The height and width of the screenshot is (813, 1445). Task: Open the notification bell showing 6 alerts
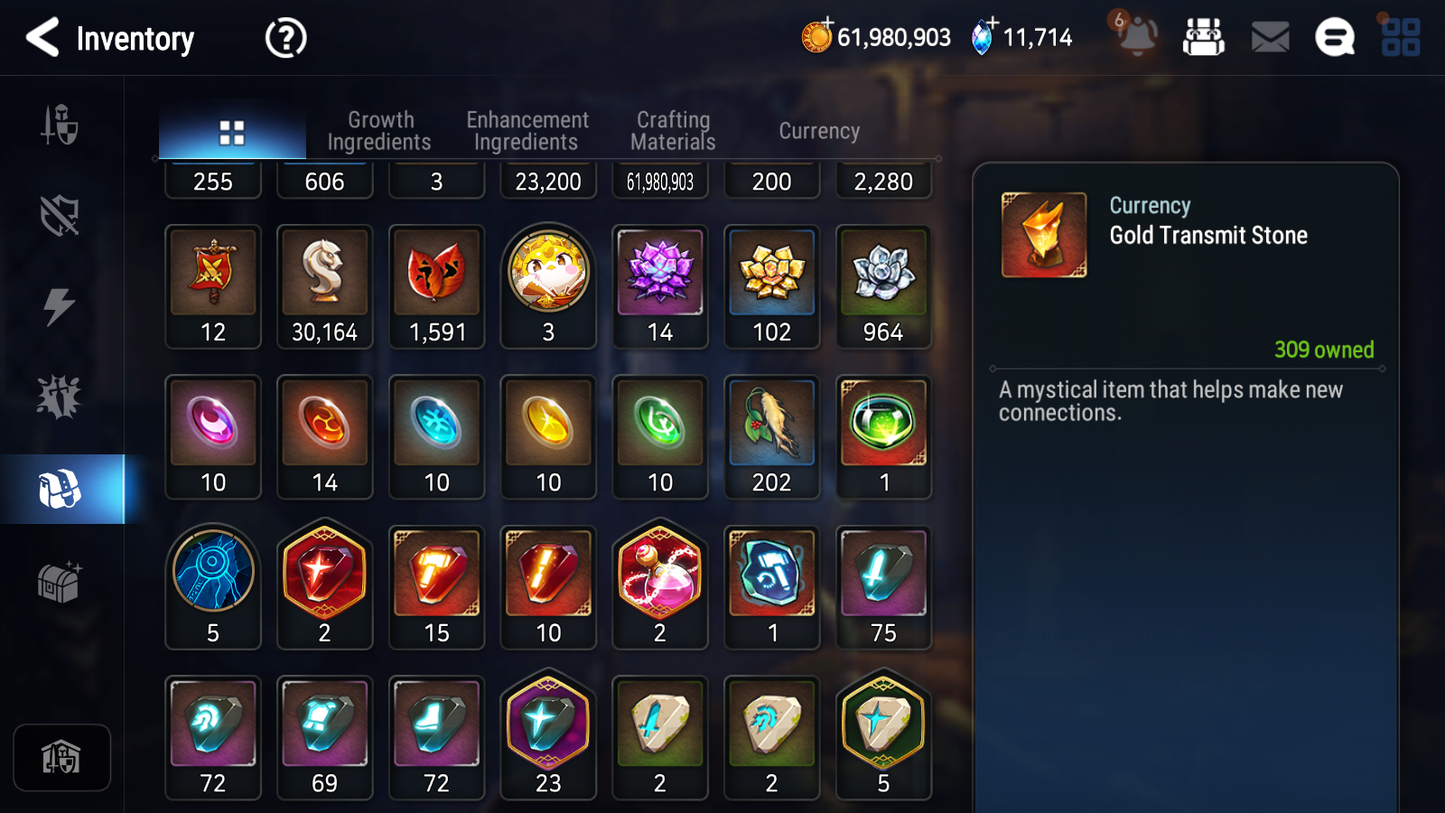(x=1136, y=37)
